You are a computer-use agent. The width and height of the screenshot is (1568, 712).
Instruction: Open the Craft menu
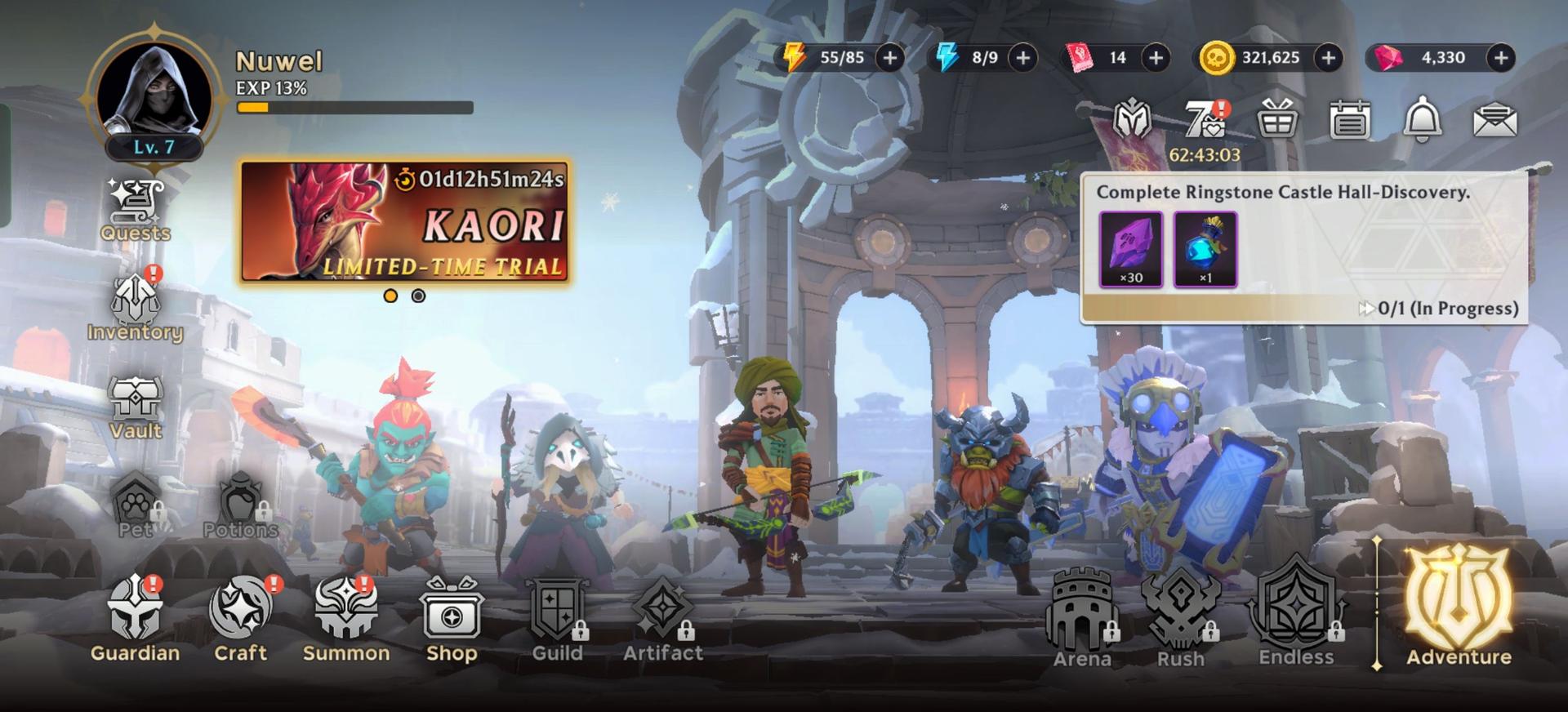(241, 619)
